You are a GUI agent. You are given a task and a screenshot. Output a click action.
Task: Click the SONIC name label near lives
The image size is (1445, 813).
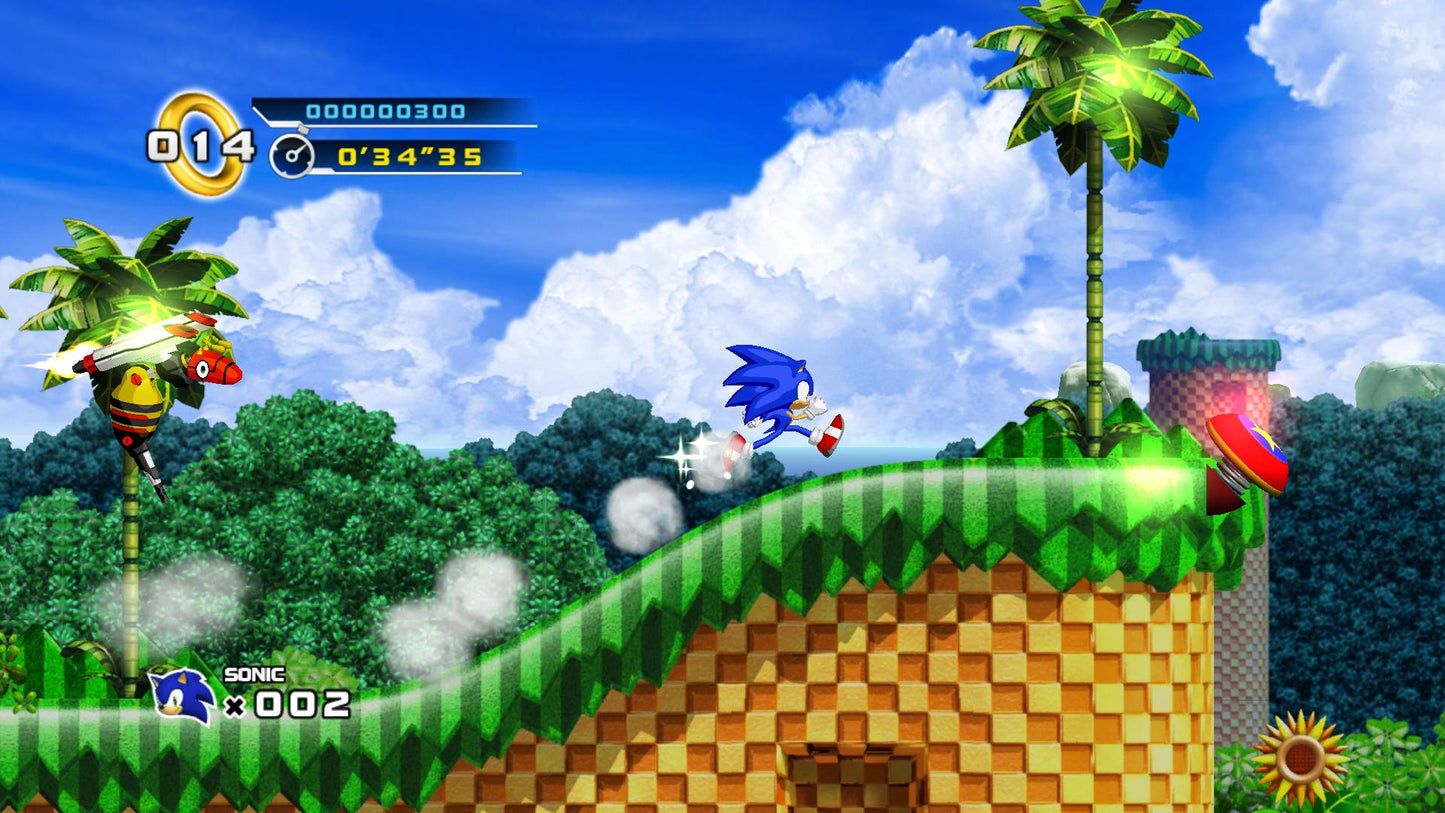click(x=254, y=675)
